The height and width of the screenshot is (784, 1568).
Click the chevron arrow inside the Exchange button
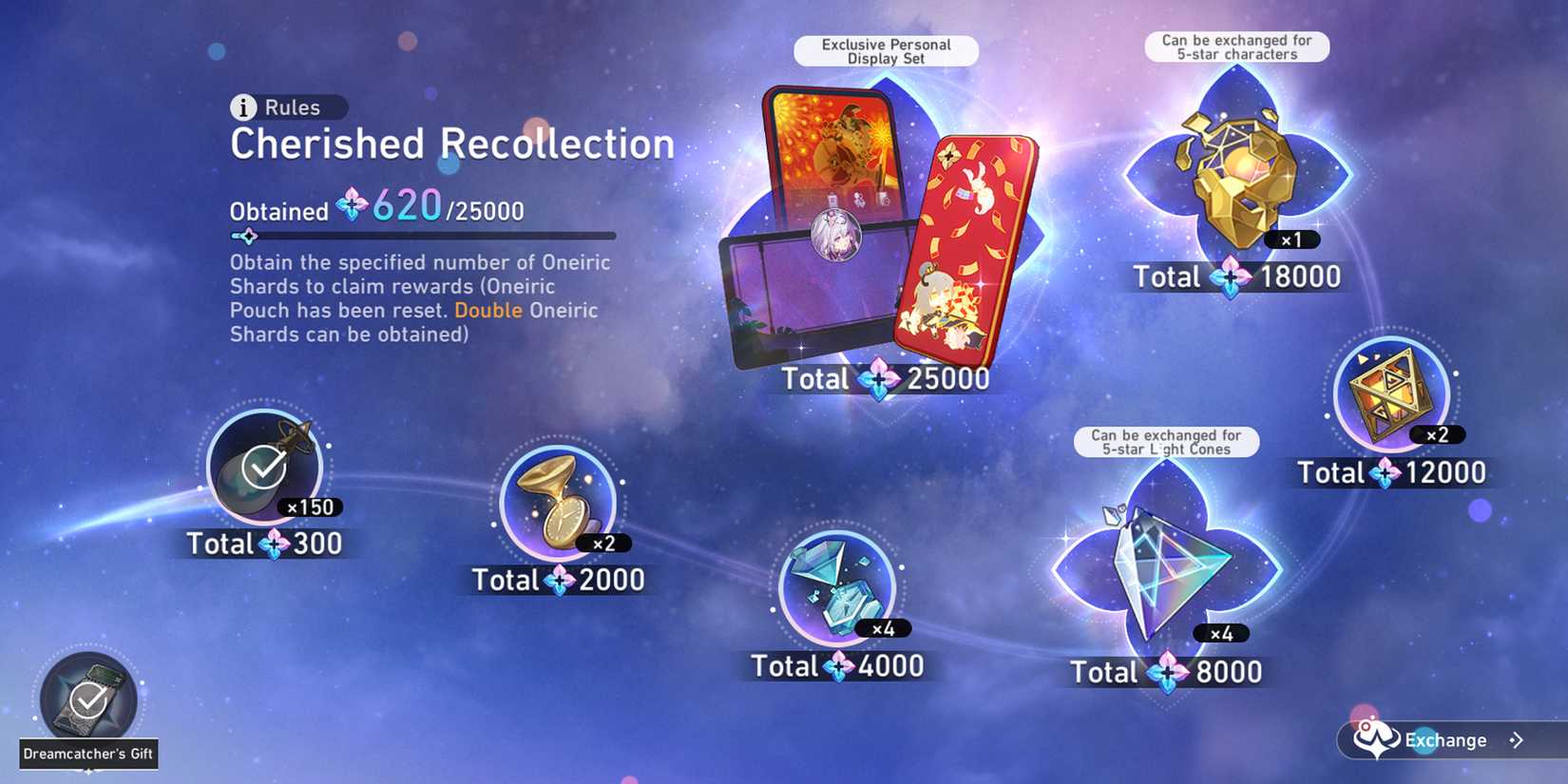[1514, 740]
